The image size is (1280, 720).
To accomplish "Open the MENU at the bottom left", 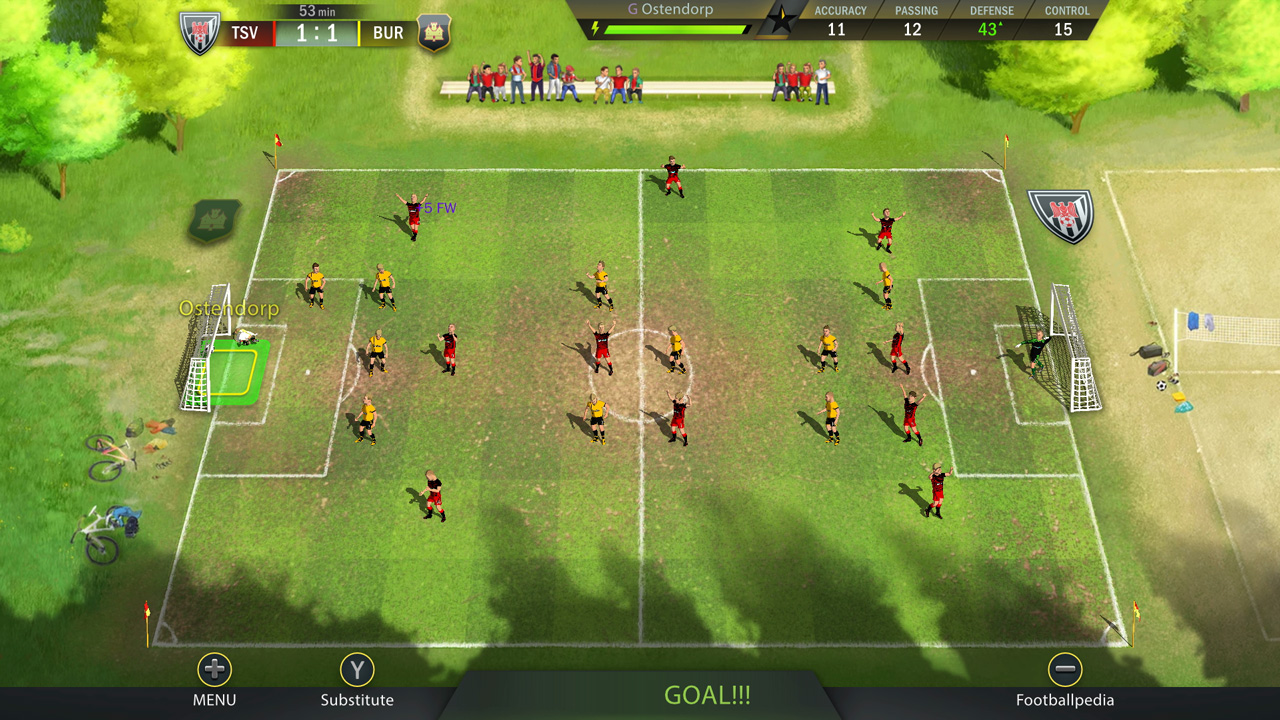I will click(213, 699).
